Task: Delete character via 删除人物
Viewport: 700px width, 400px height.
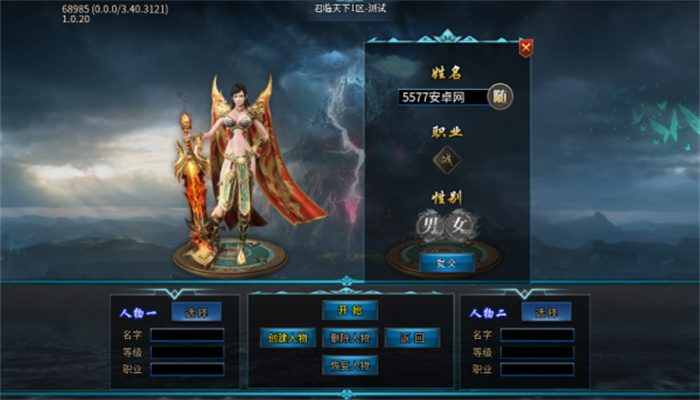Action: (x=349, y=338)
